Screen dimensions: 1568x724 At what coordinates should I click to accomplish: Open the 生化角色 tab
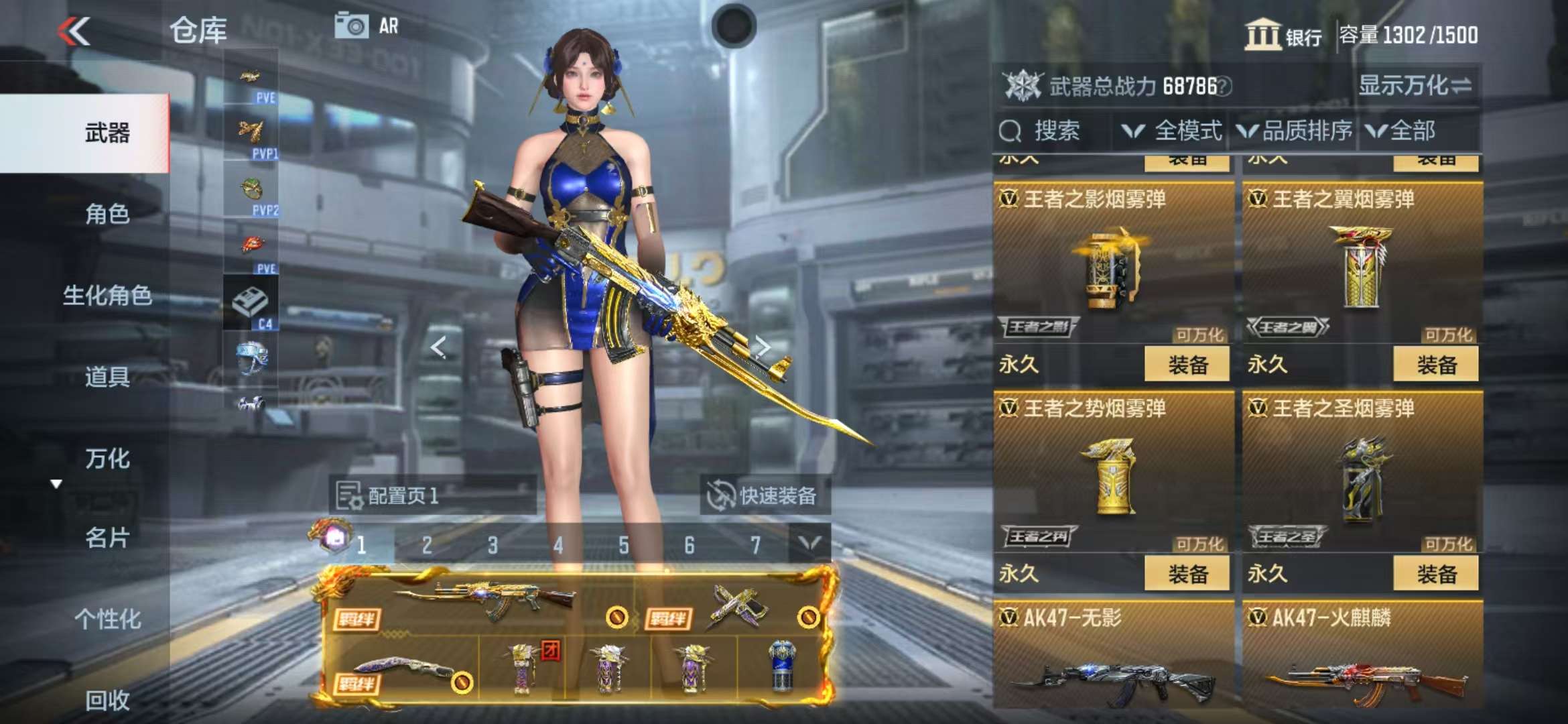(107, 295)
